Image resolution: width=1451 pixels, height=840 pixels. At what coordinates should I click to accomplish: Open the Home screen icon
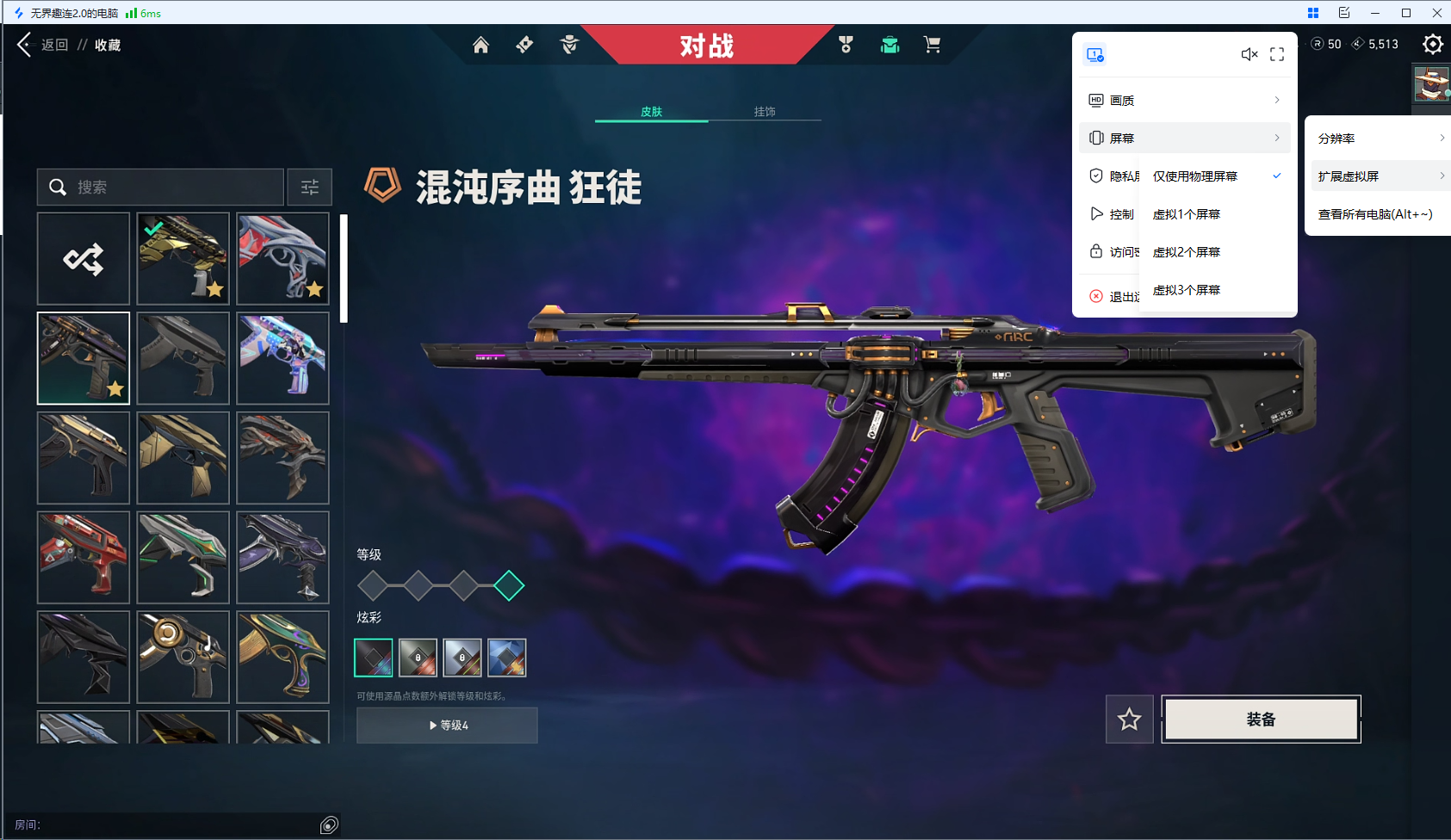pyautogui.click(x=481, y=45)
